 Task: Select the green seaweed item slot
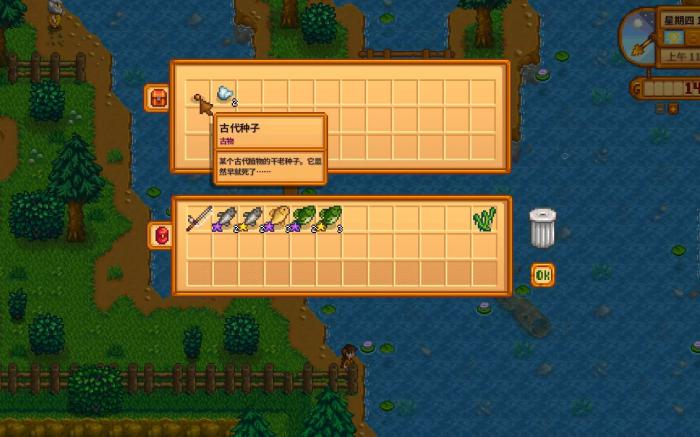coord(485,219)
